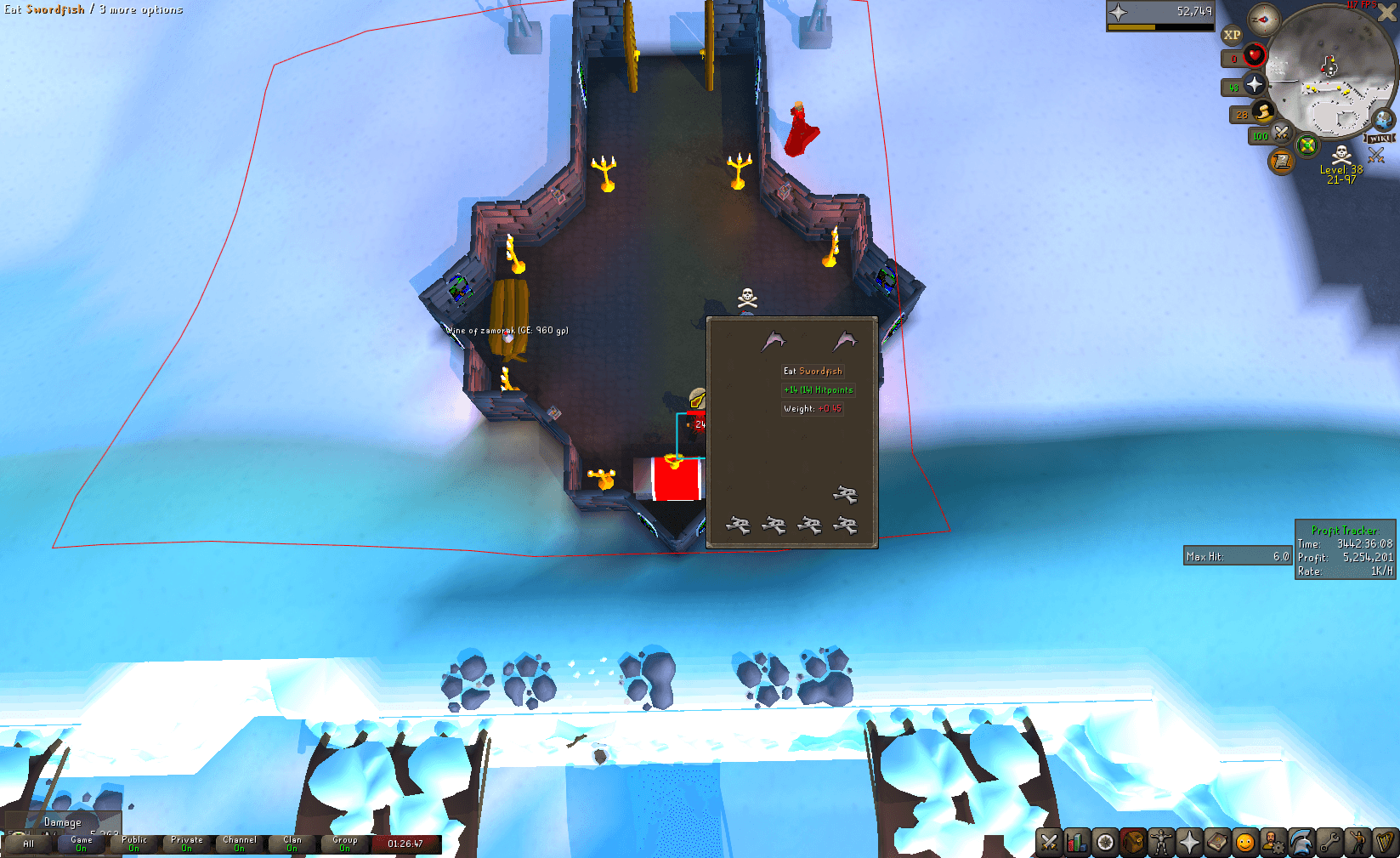Select 'Eat Swordfish' in the menu
The width and height of the screenshot is (1400, 858).
coord(813,371)
